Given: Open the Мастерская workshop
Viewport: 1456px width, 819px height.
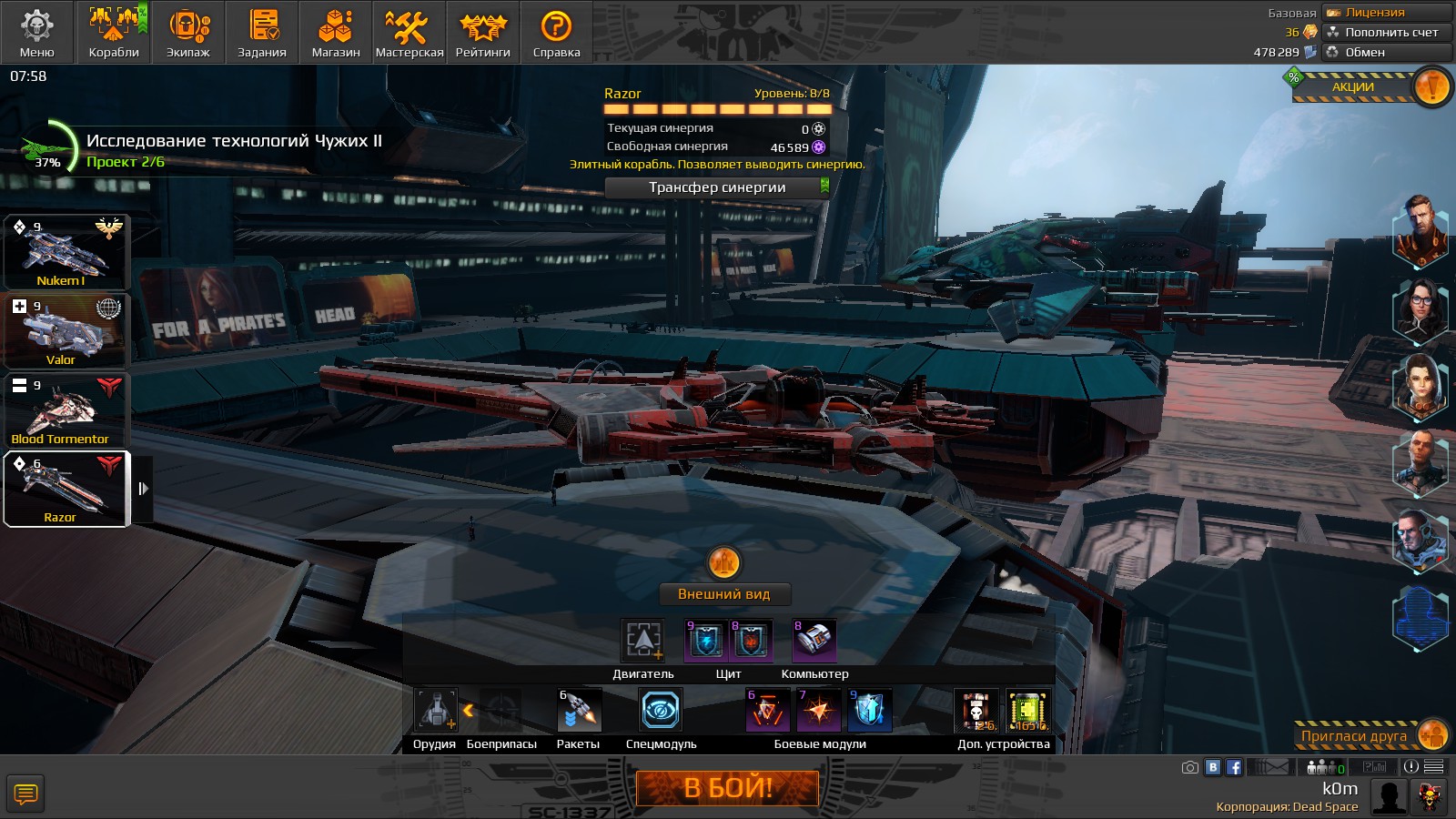Looking at the screenshot, I should [x=409, y=33].
